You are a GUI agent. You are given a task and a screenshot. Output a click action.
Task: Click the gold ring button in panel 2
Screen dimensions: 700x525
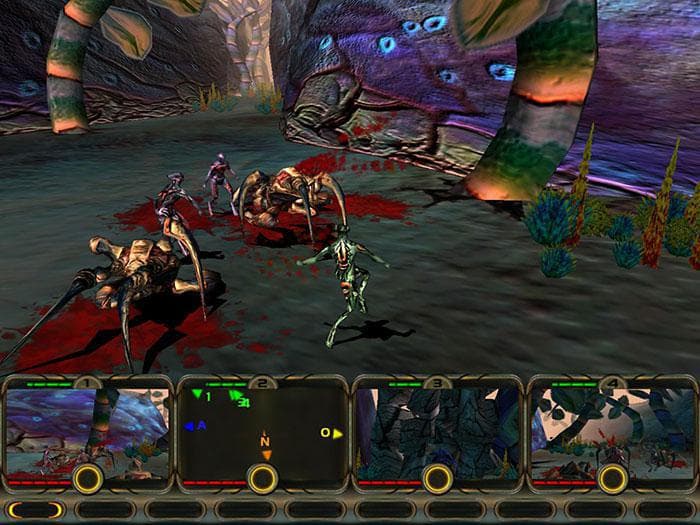coord(262,478)
